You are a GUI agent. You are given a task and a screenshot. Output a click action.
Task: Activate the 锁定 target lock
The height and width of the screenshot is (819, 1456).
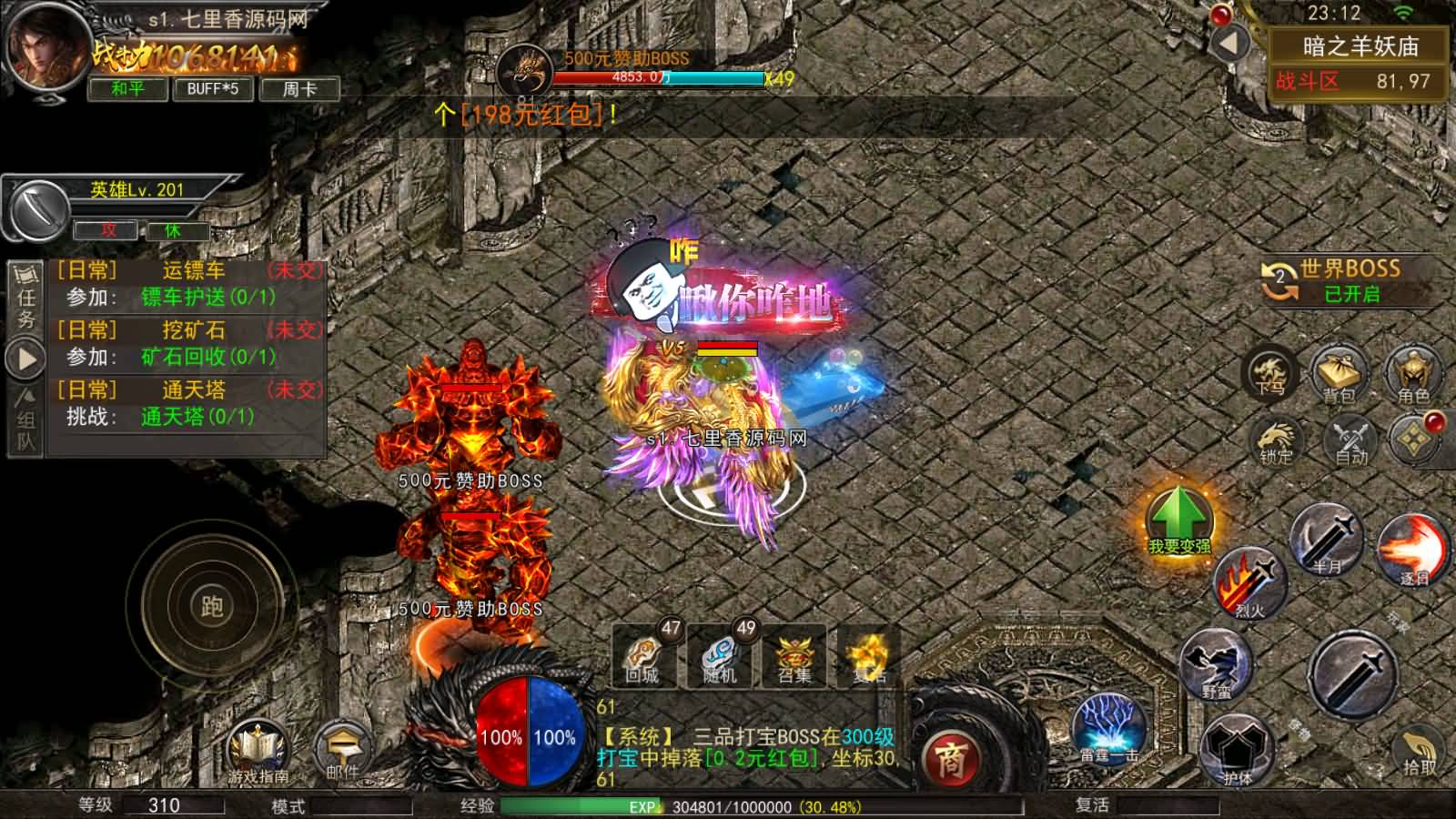point(1276,440)
